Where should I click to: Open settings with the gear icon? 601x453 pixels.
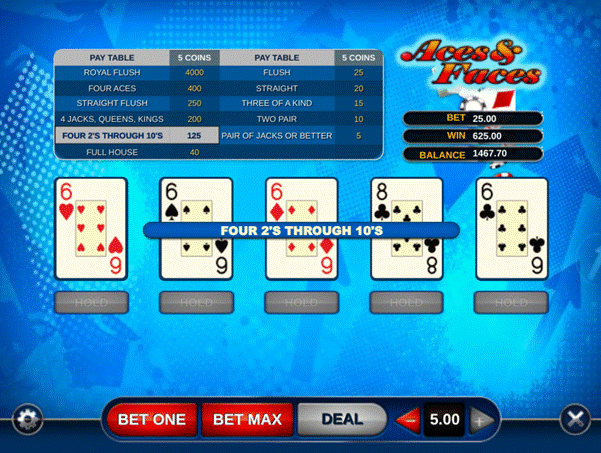coord(27,419)
